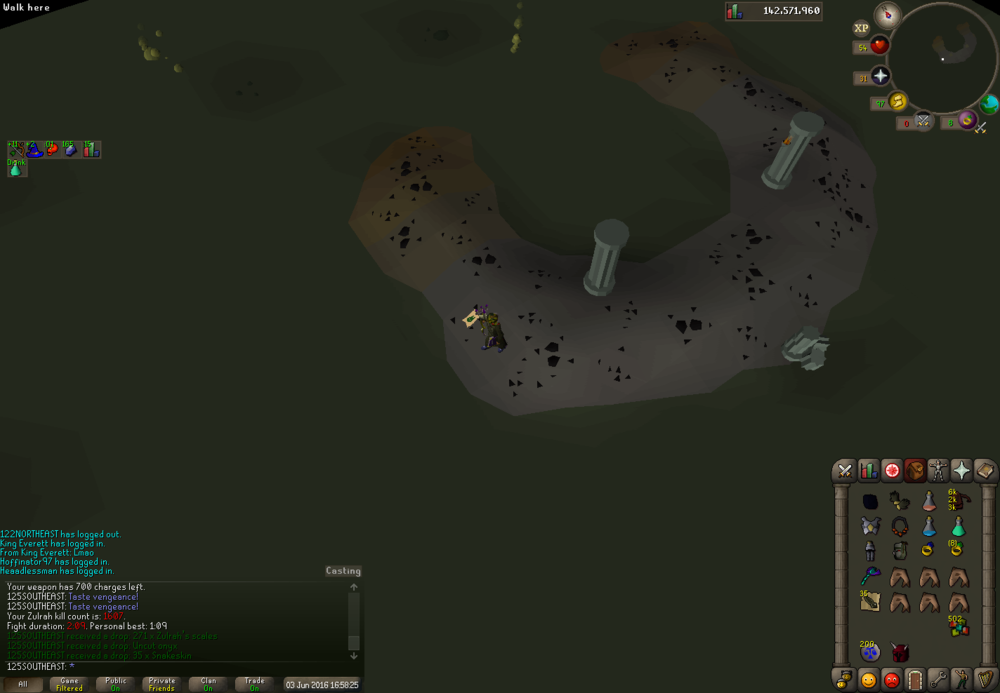Open the Music Player harp tab
Screen dimensions: 1000x693
(x=984, y=680)
